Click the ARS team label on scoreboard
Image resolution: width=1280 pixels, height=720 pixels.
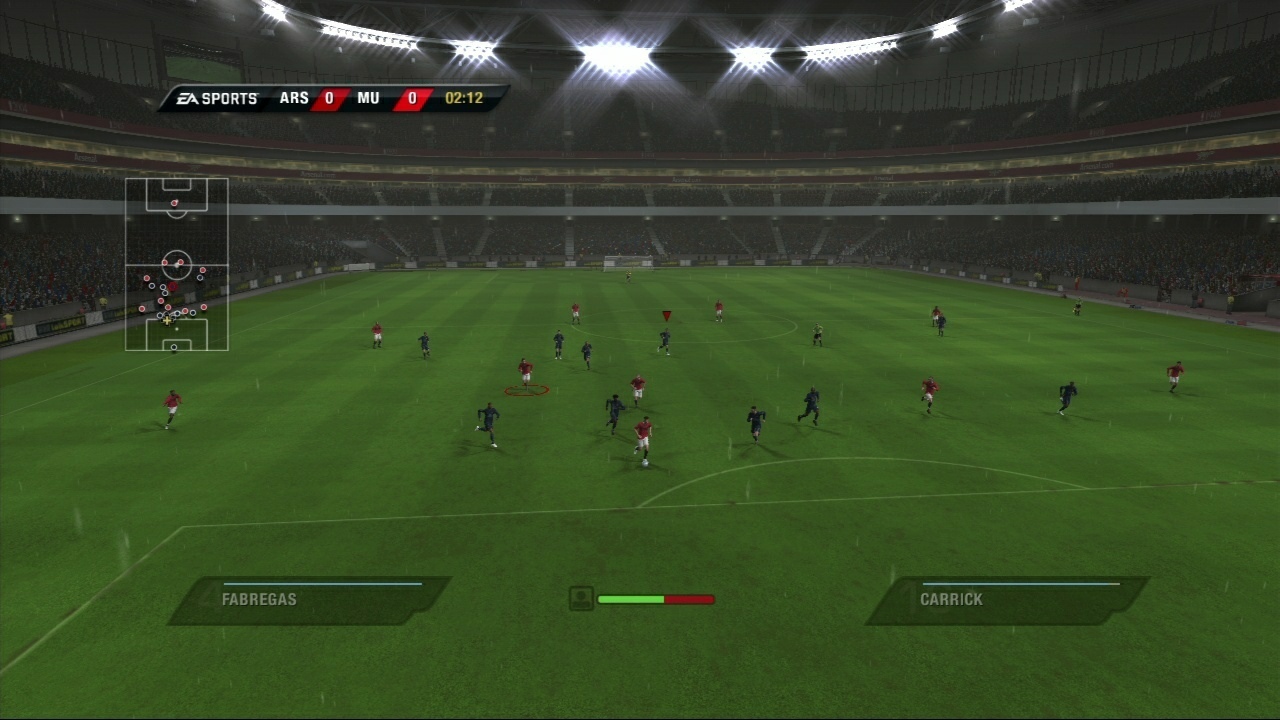pos(291,98)
